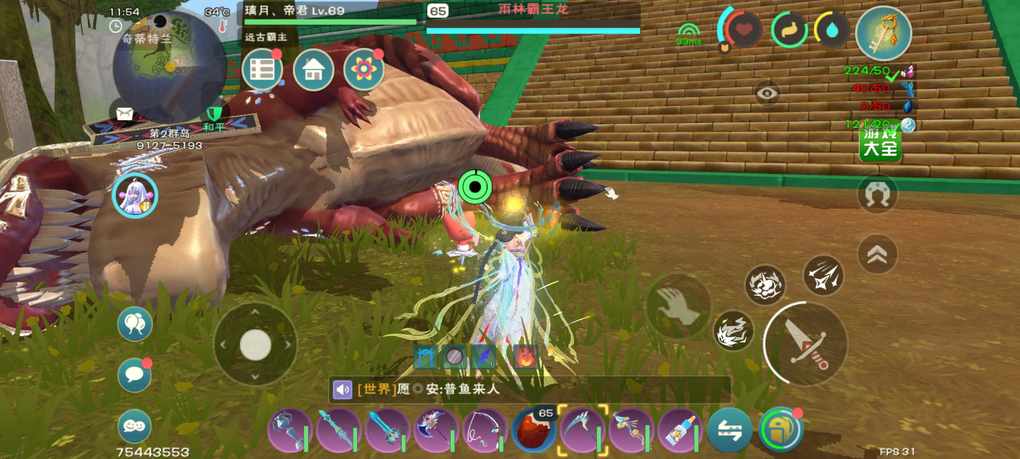Tap the horseshoe mount button

pyautogui.click(x=877, y=194)
